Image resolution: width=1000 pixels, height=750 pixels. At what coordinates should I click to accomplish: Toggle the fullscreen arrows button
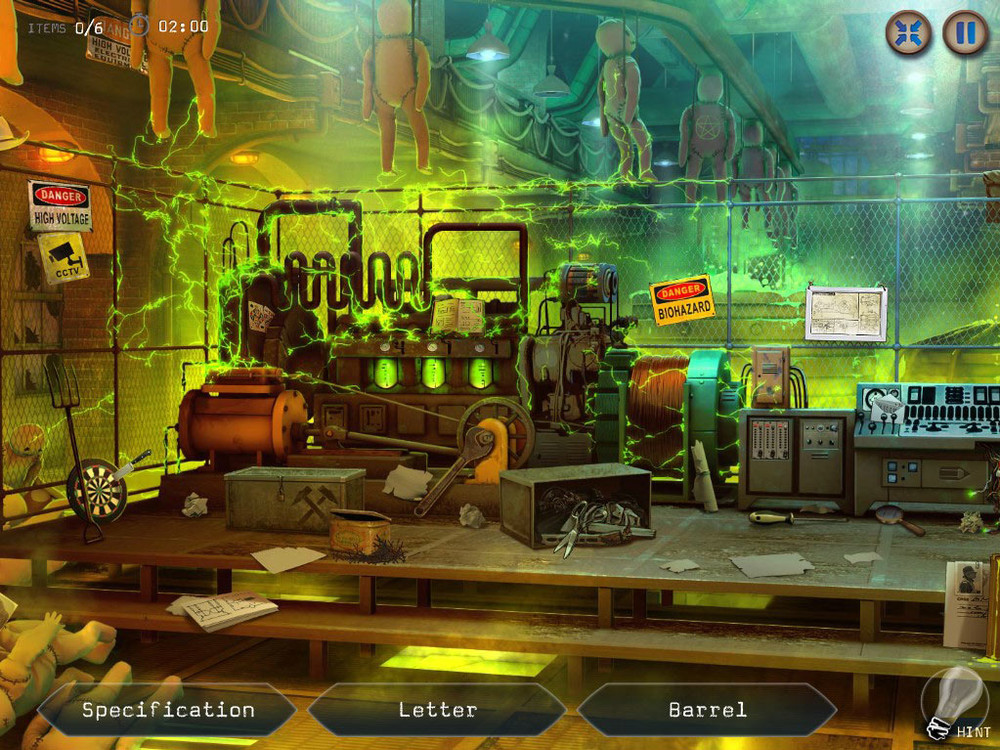point(908,33)
